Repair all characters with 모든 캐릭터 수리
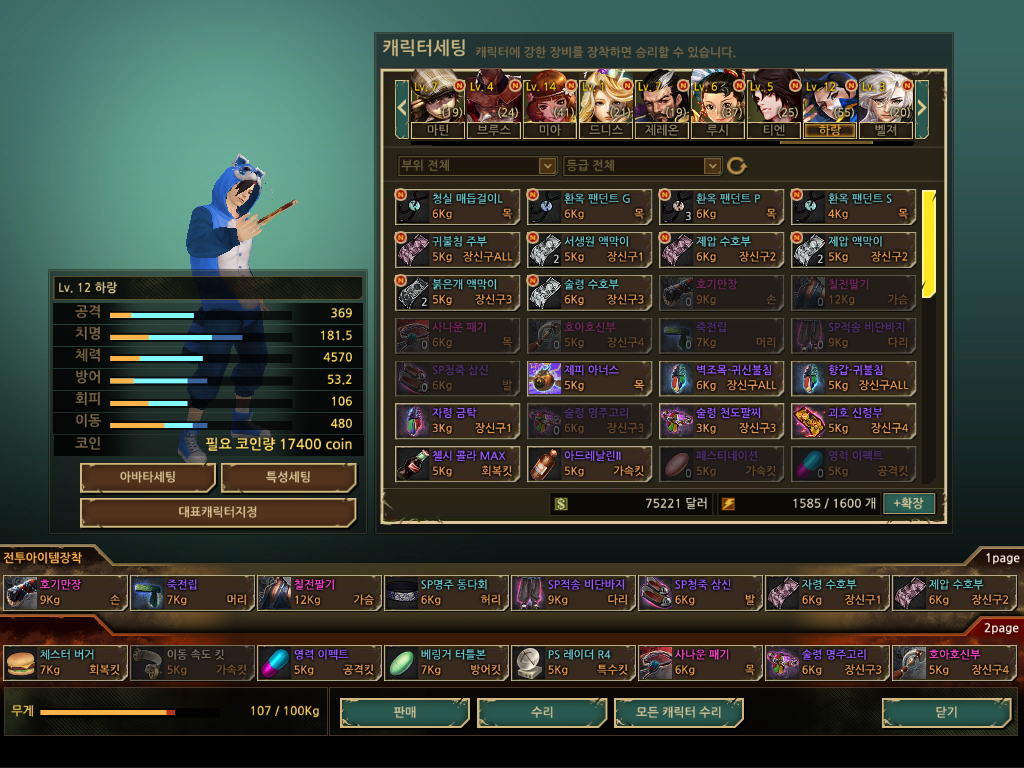Viewport: 1024px width, 768px height. click(679, 712)
